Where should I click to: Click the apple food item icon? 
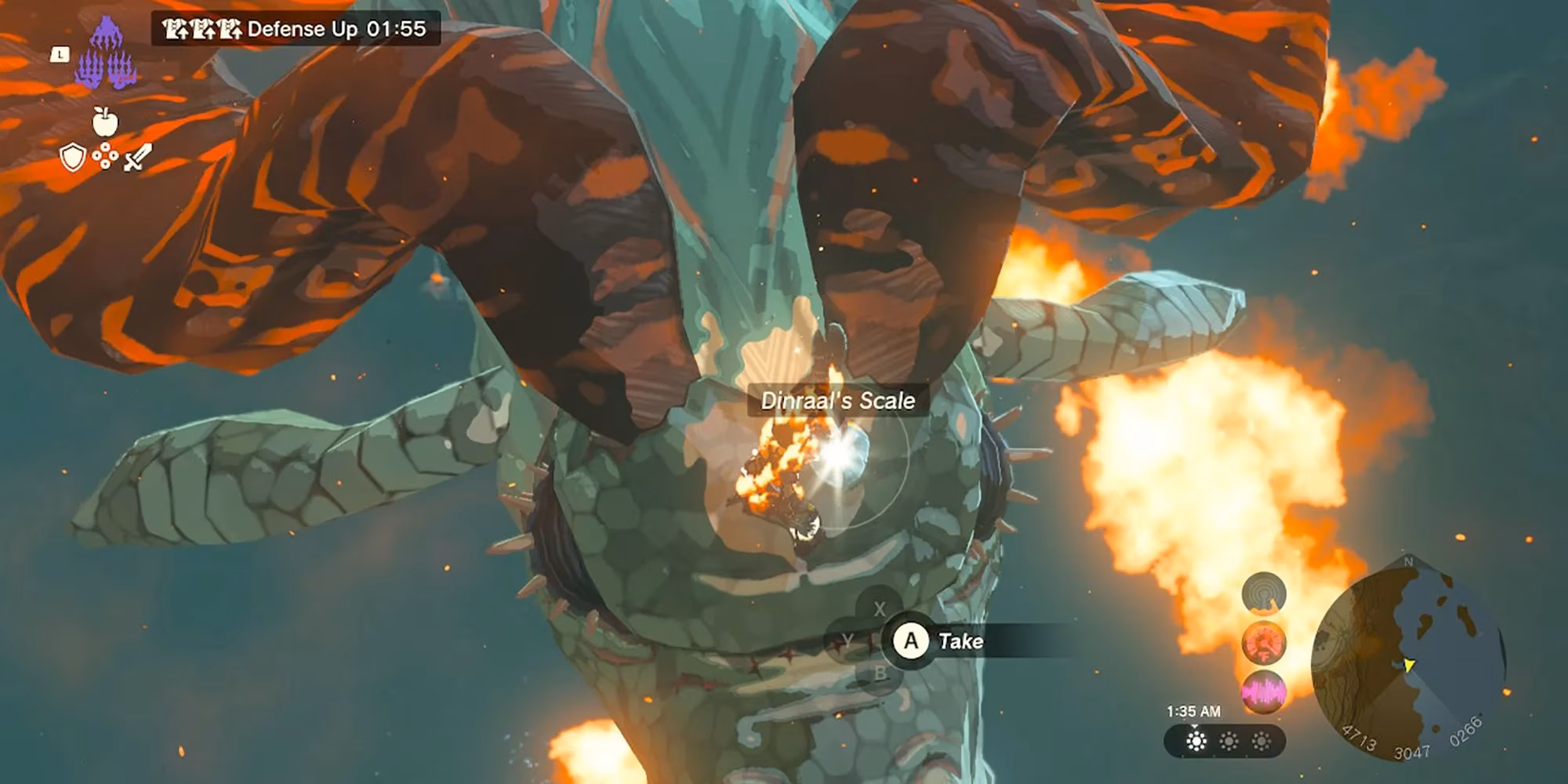click(107, 123)
